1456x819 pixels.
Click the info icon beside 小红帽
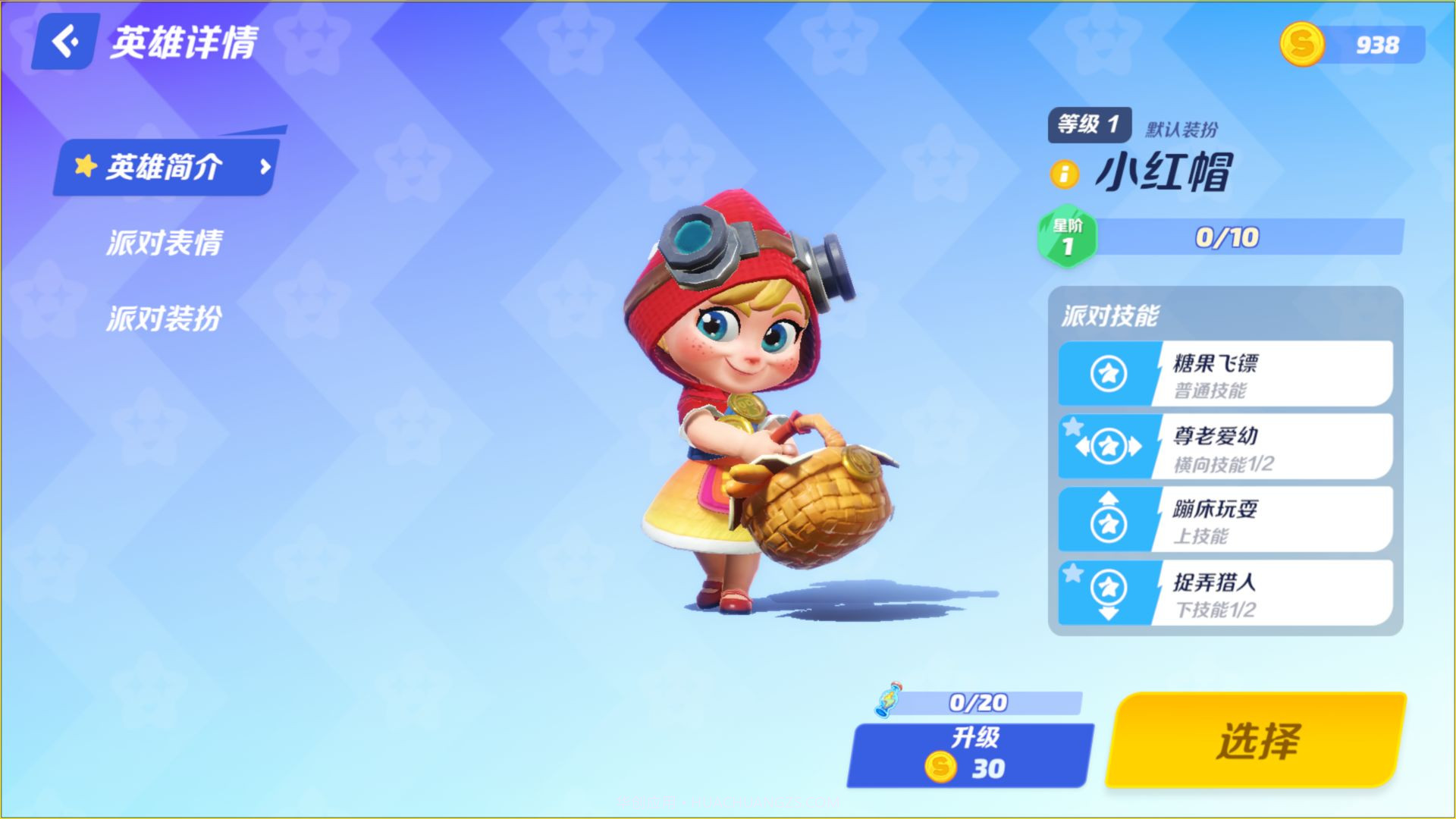pyautogui.click(x=1064, y=174)
